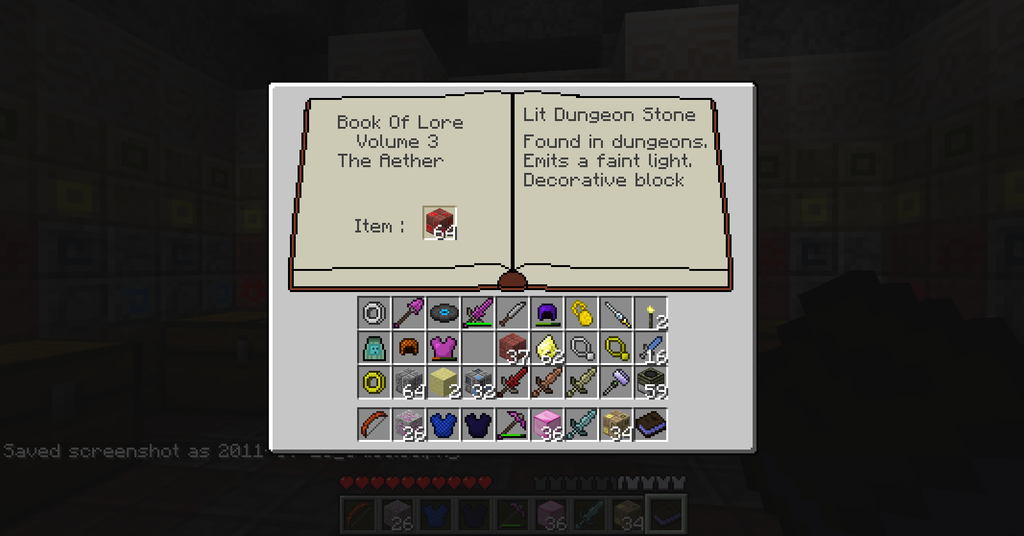Select the teal cape item
The width and height of the screenshot is (1024, 536).
point(374,348)
